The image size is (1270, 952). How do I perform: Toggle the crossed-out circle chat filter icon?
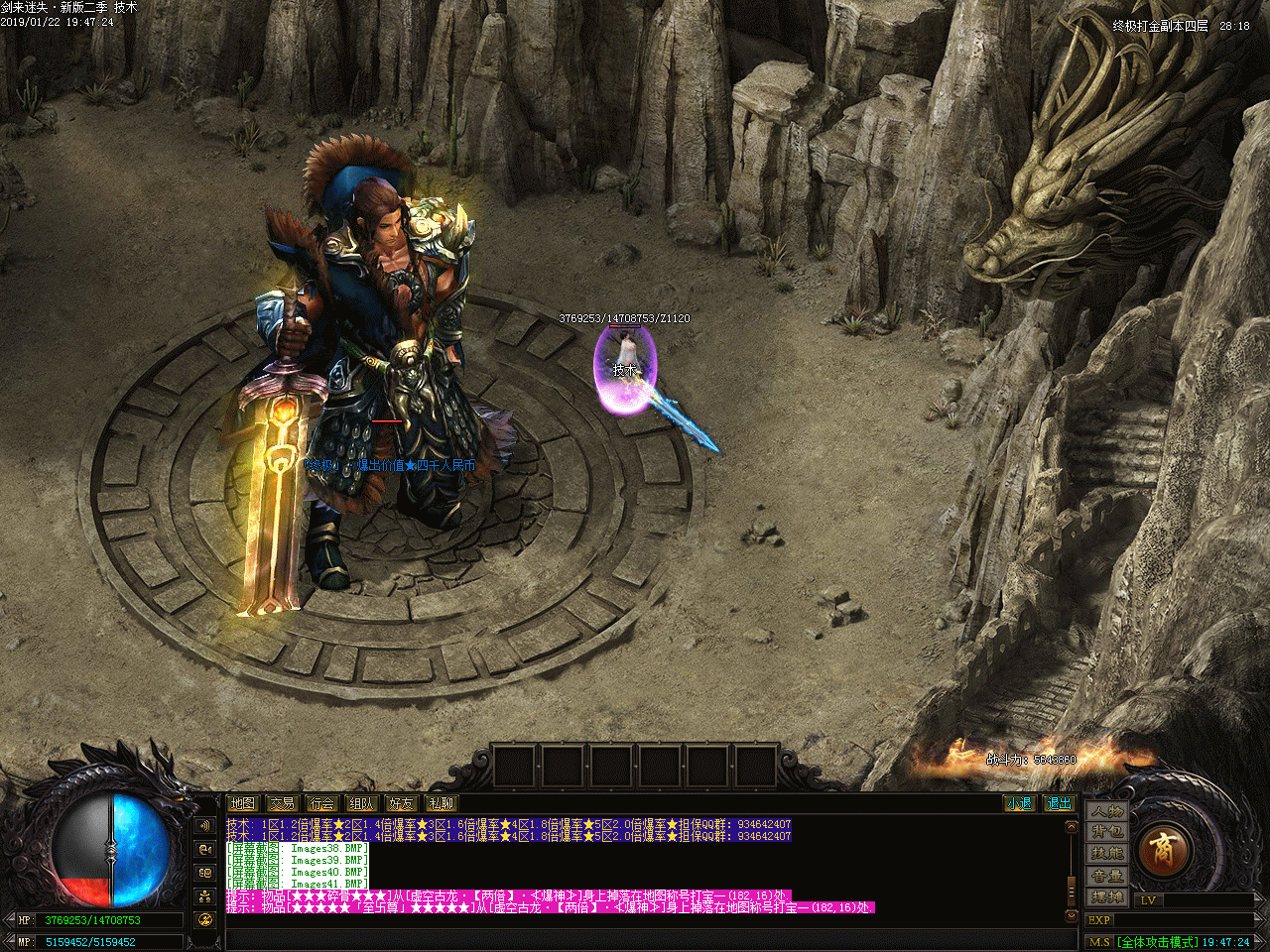(x=205, y=920)
